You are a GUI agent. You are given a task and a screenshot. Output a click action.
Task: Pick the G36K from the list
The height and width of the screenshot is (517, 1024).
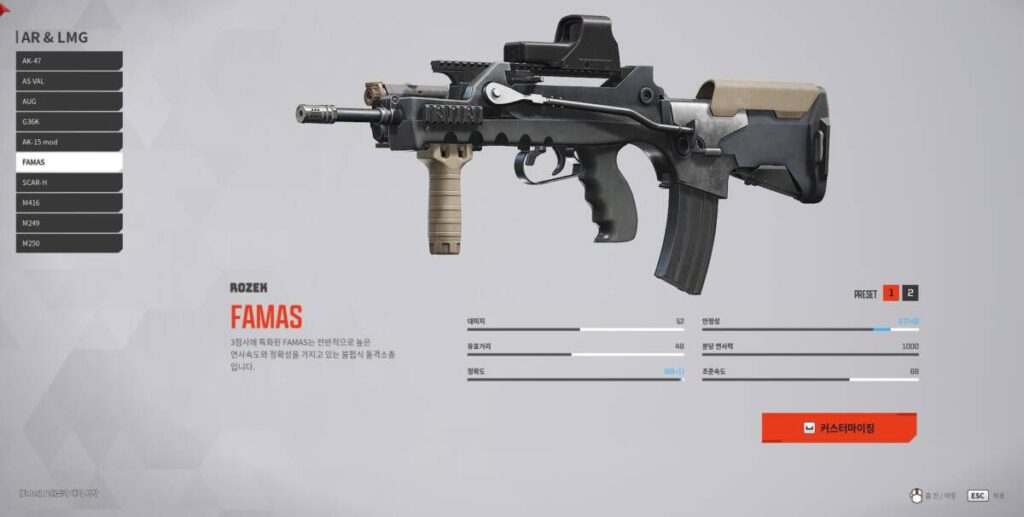tap(68, 121)
